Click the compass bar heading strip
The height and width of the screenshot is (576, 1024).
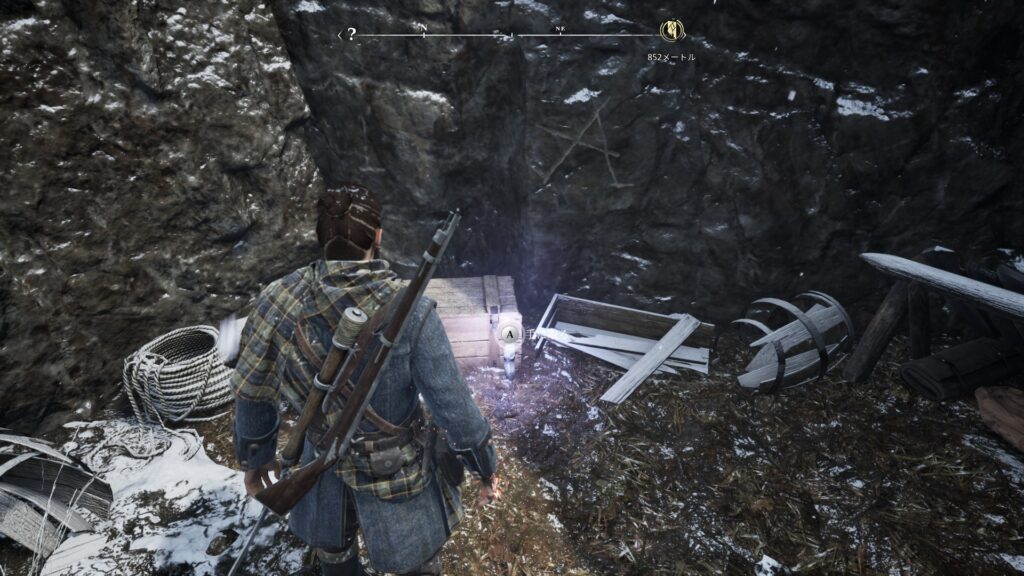pos(510,35)
